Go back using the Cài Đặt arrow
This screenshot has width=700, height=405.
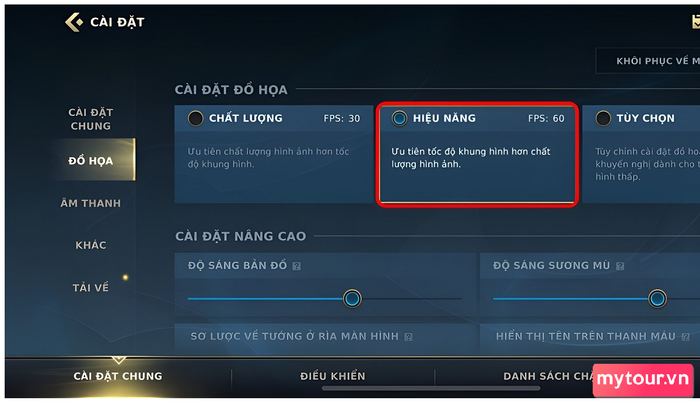[x=73, y=22]
